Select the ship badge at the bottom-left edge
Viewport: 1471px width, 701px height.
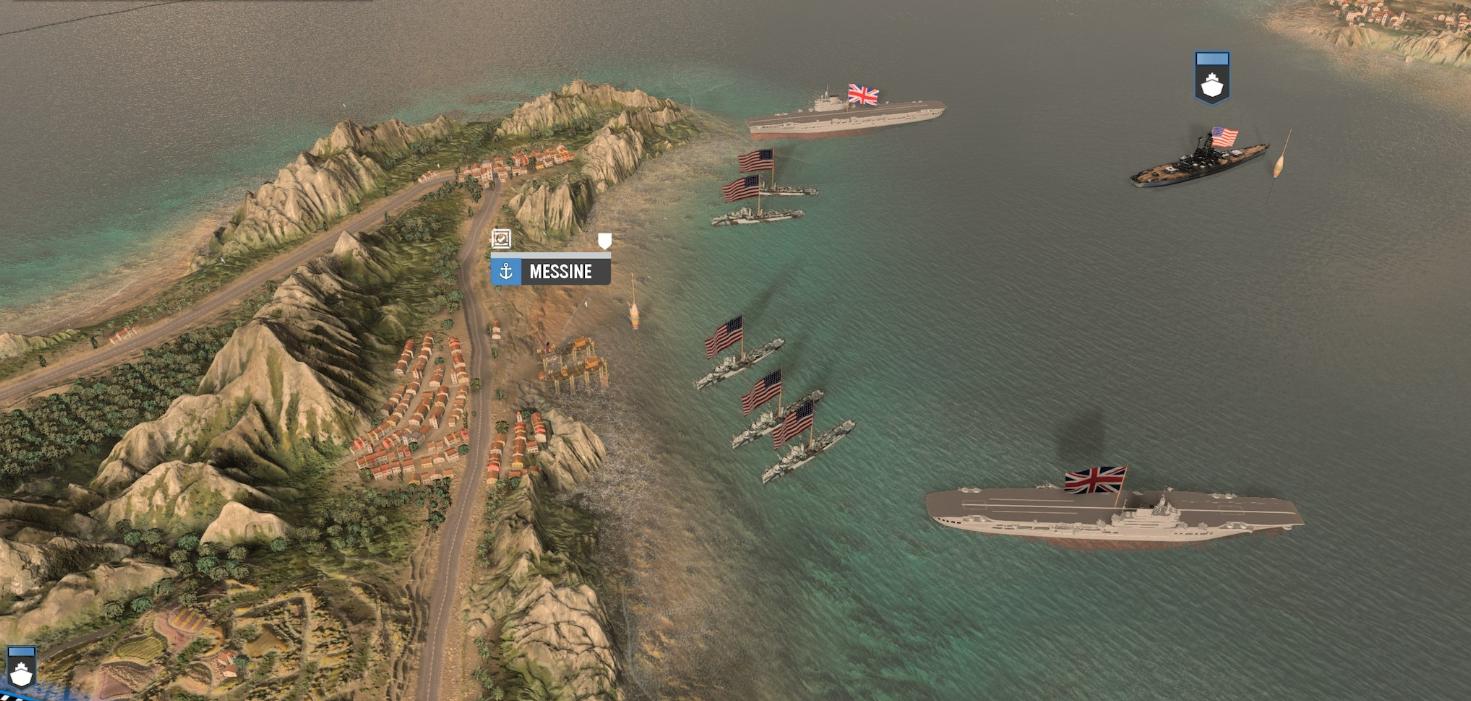pyautogui.click(x=21, y=667)
